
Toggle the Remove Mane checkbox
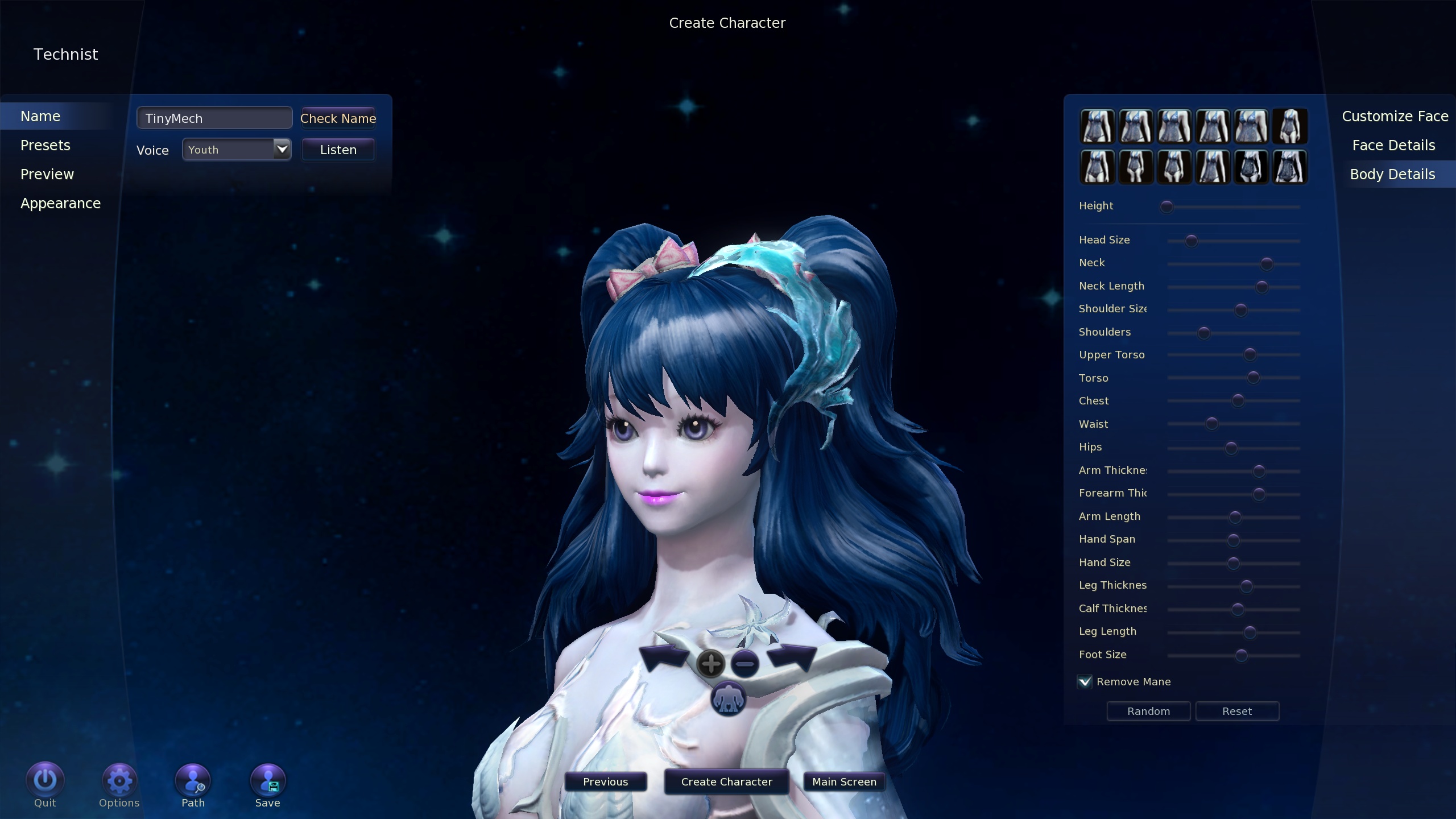(x=1085, y=682)
